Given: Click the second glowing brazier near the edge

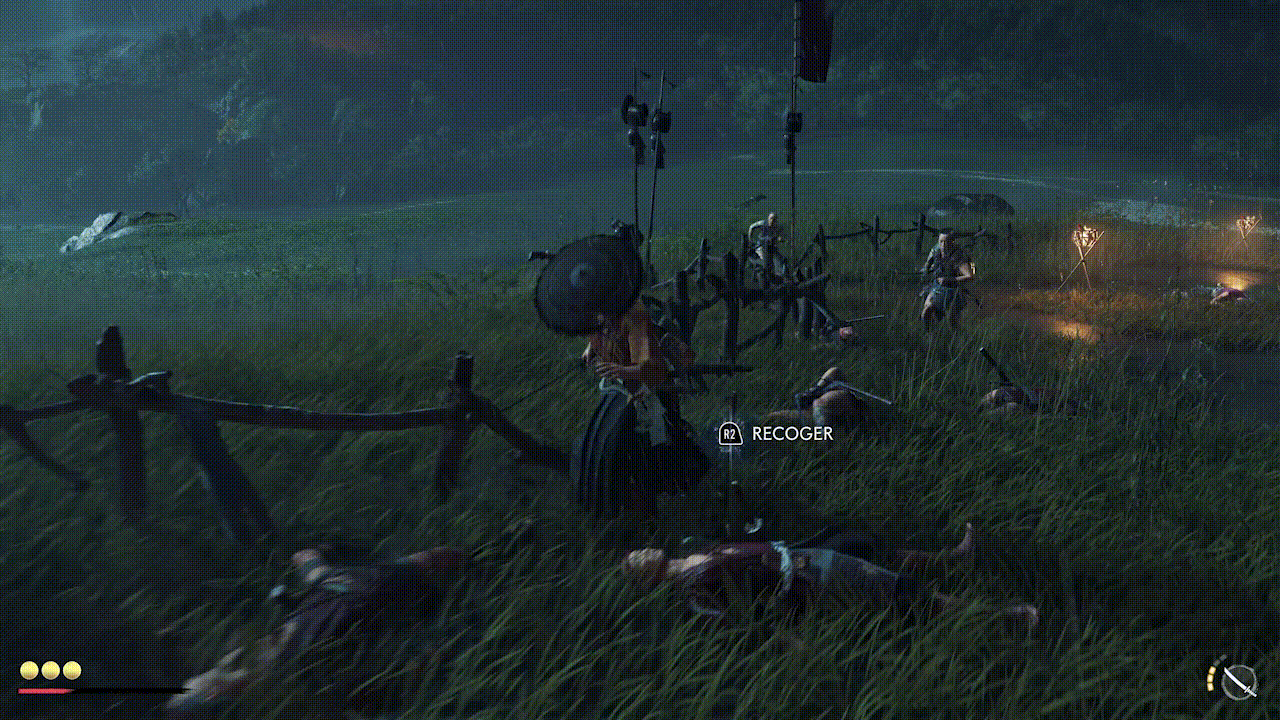Looking at the screenshot, I should [x=1248, y=225].
